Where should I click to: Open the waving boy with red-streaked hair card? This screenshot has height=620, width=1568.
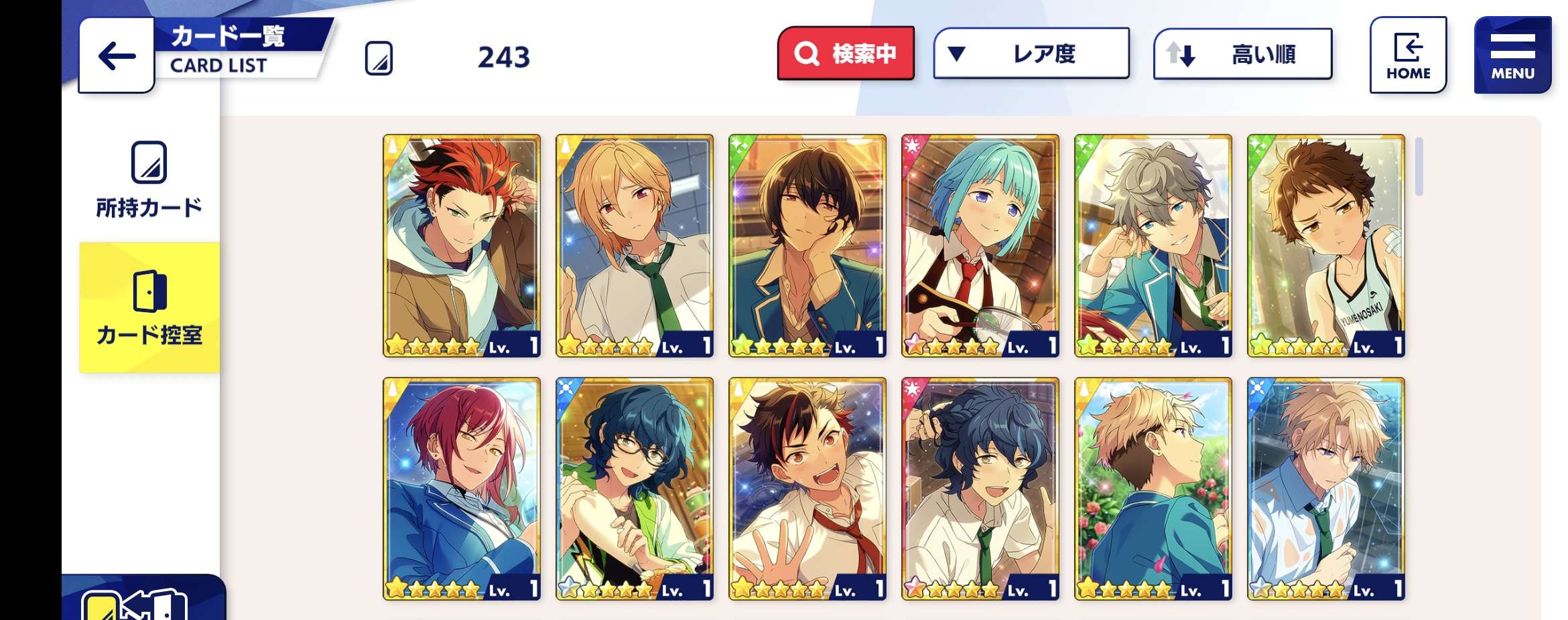(807, 489)
